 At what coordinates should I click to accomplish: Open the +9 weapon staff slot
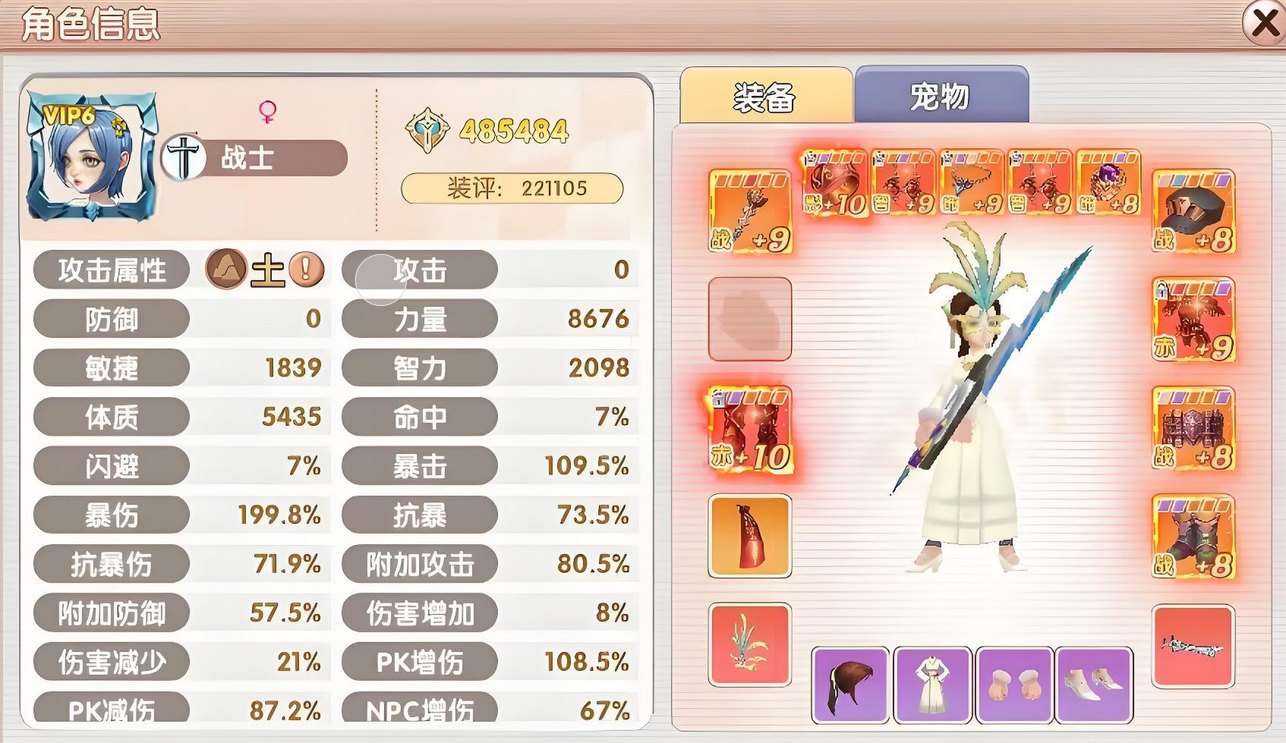tap(750, 207)
